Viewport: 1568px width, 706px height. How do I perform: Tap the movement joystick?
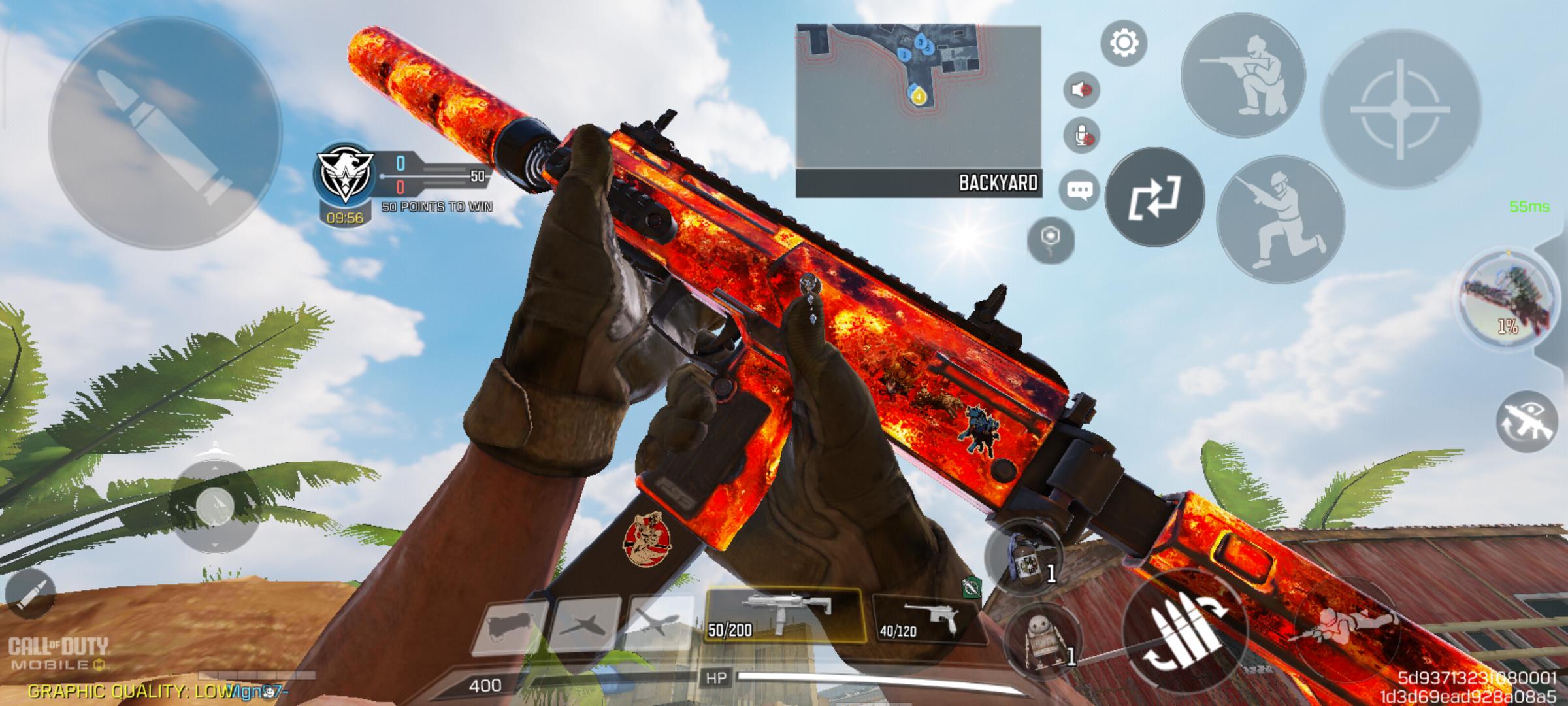click(214, 504)
